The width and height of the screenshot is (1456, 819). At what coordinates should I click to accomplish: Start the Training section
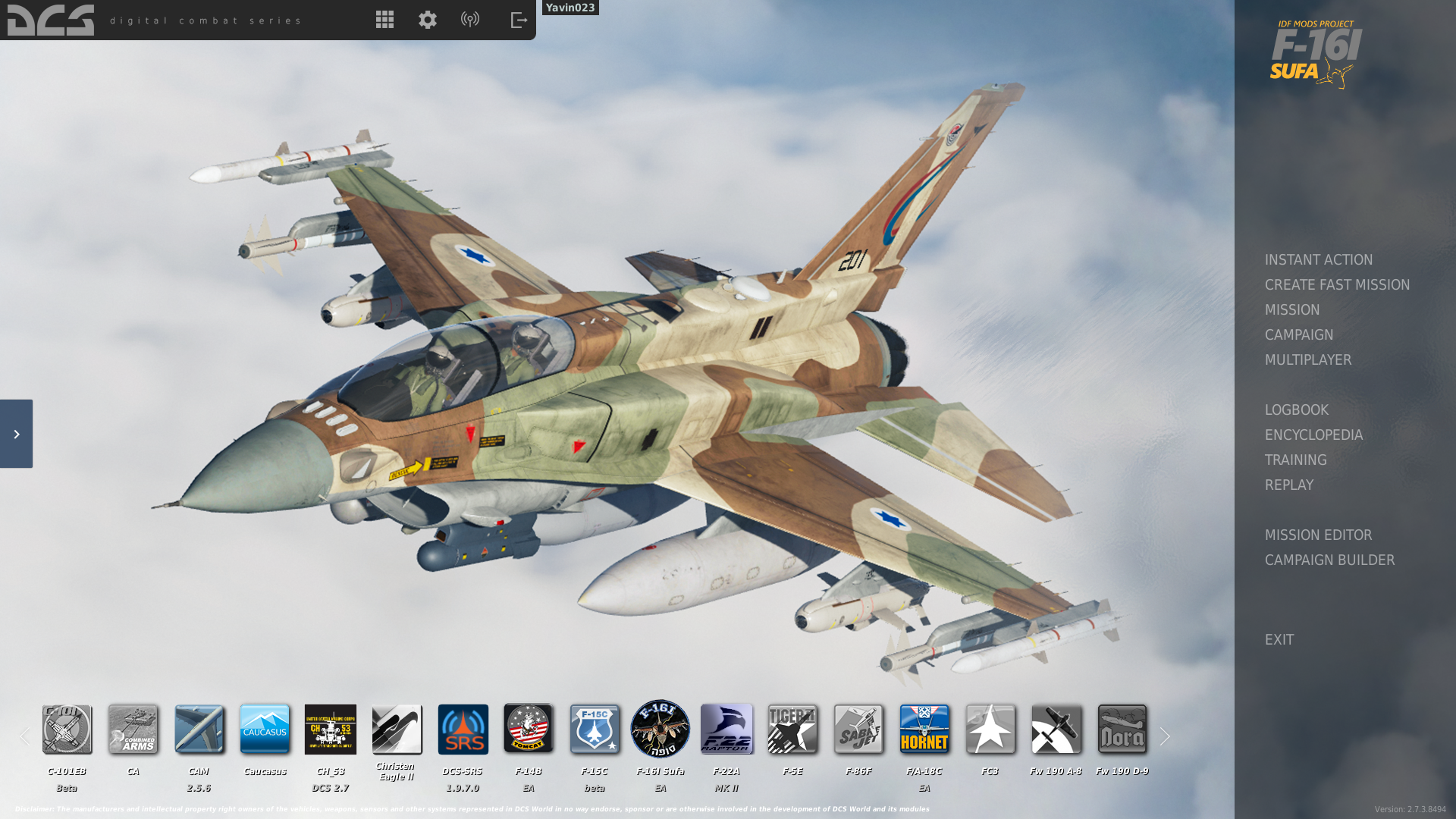(x=1295, y=460)
